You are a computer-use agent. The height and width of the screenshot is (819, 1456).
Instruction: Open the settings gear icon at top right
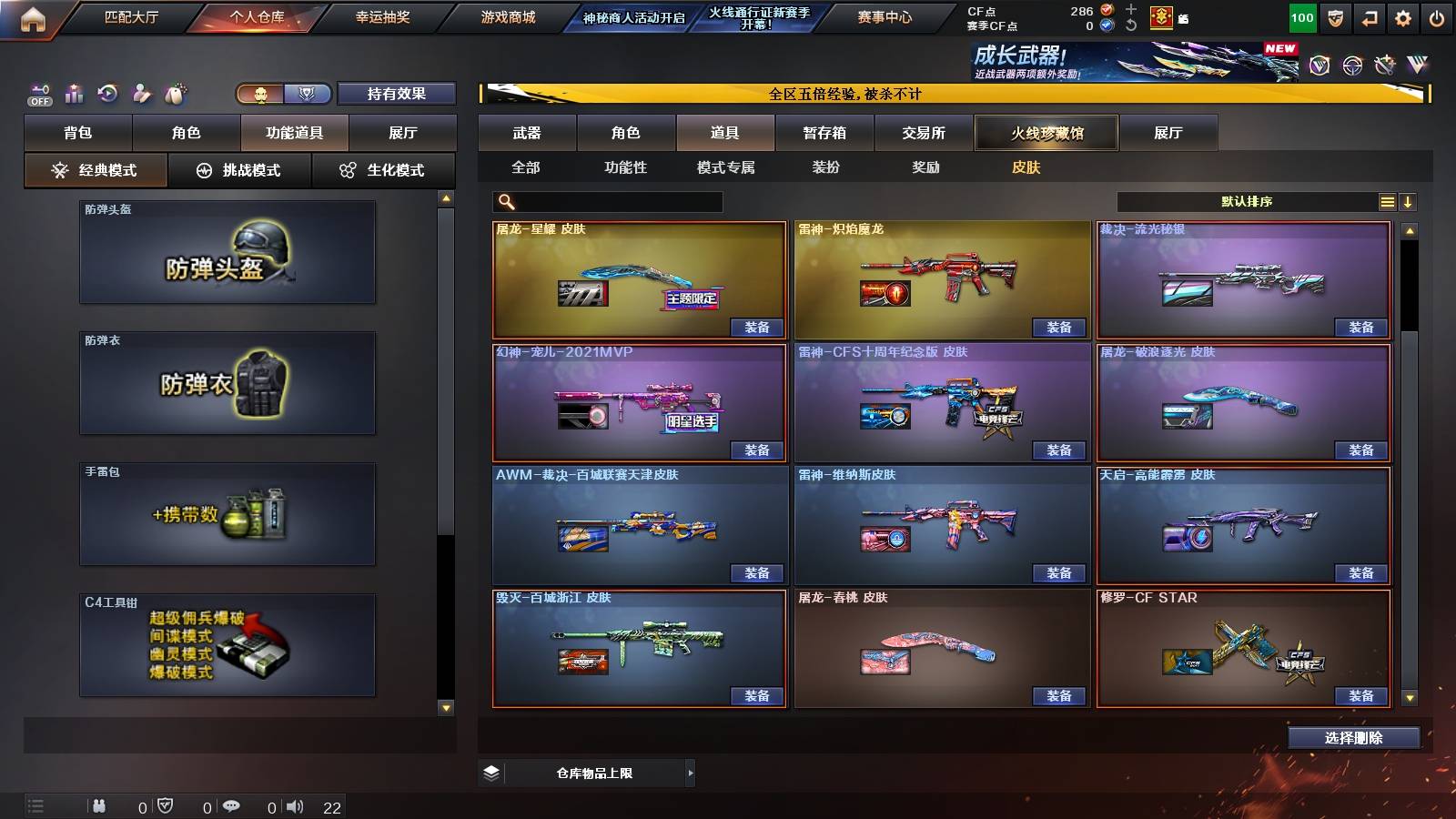1404,18
